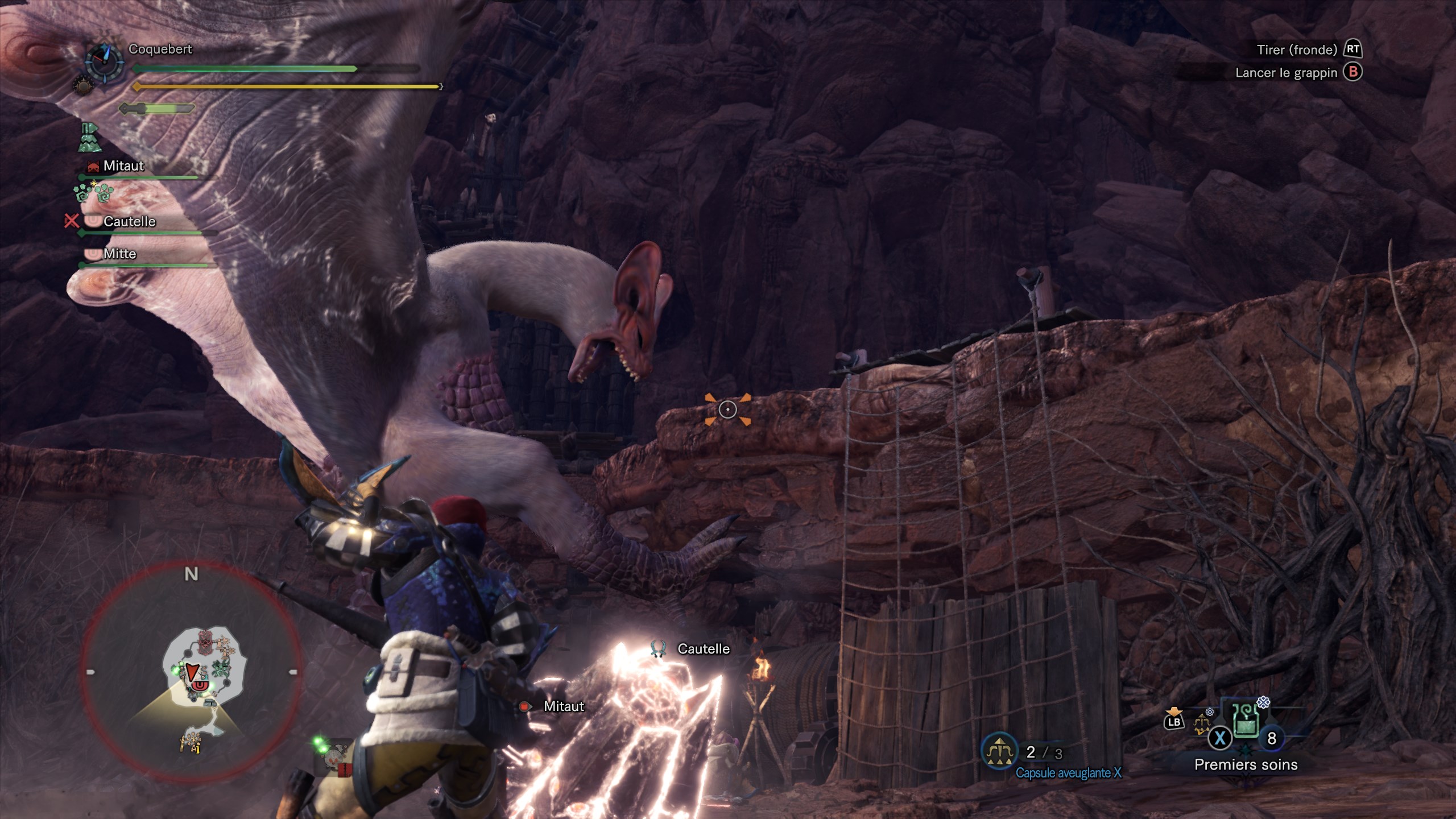
Task: Select party member Mitaut in the list
Action: (x=123, y=166)
